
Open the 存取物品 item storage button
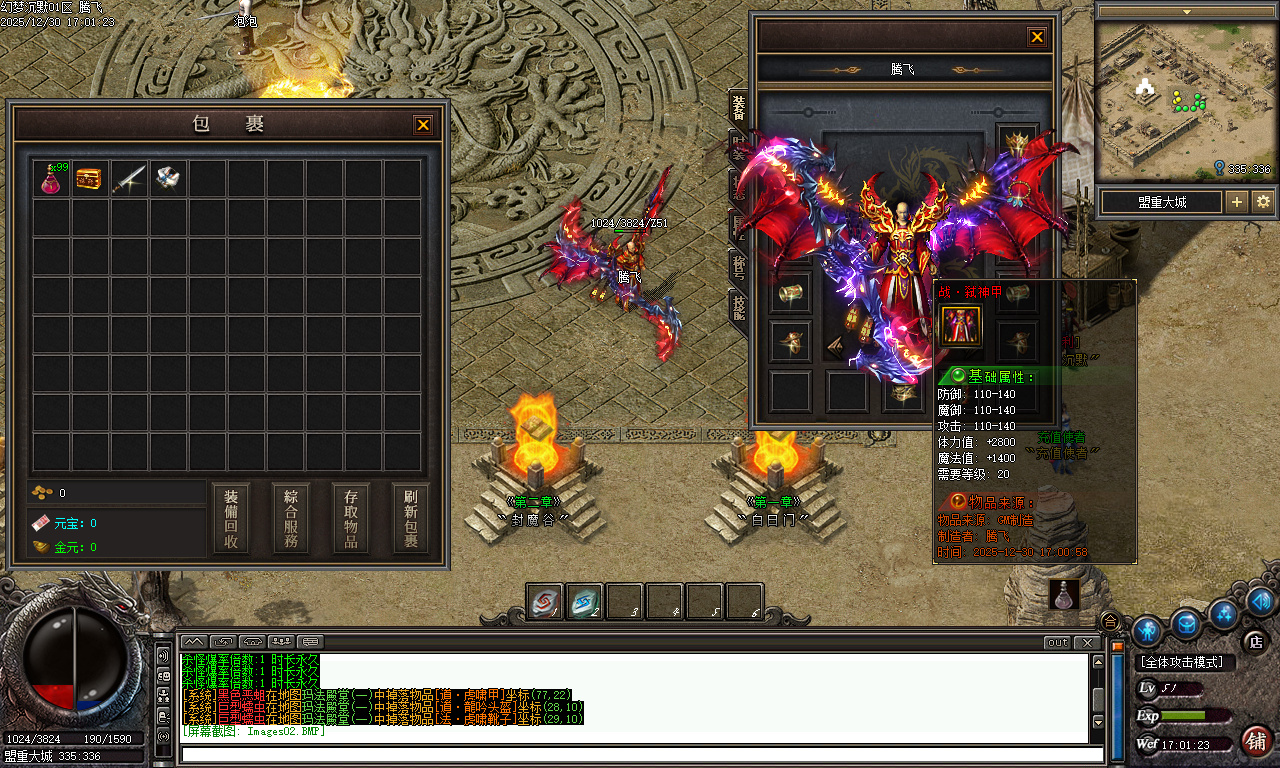[351, 519]
